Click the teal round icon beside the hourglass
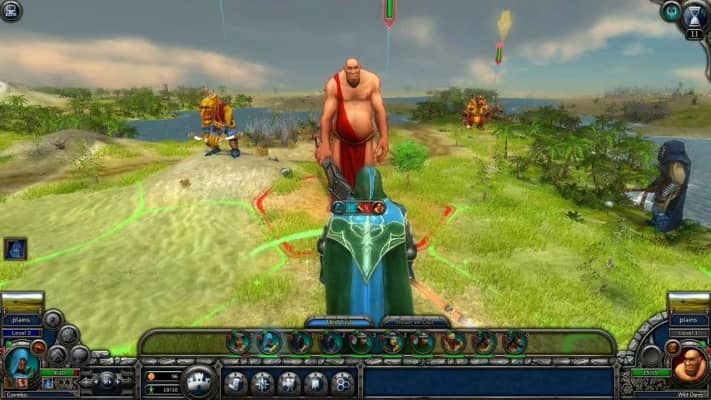The image size is (711, 400). pos(670,11)
